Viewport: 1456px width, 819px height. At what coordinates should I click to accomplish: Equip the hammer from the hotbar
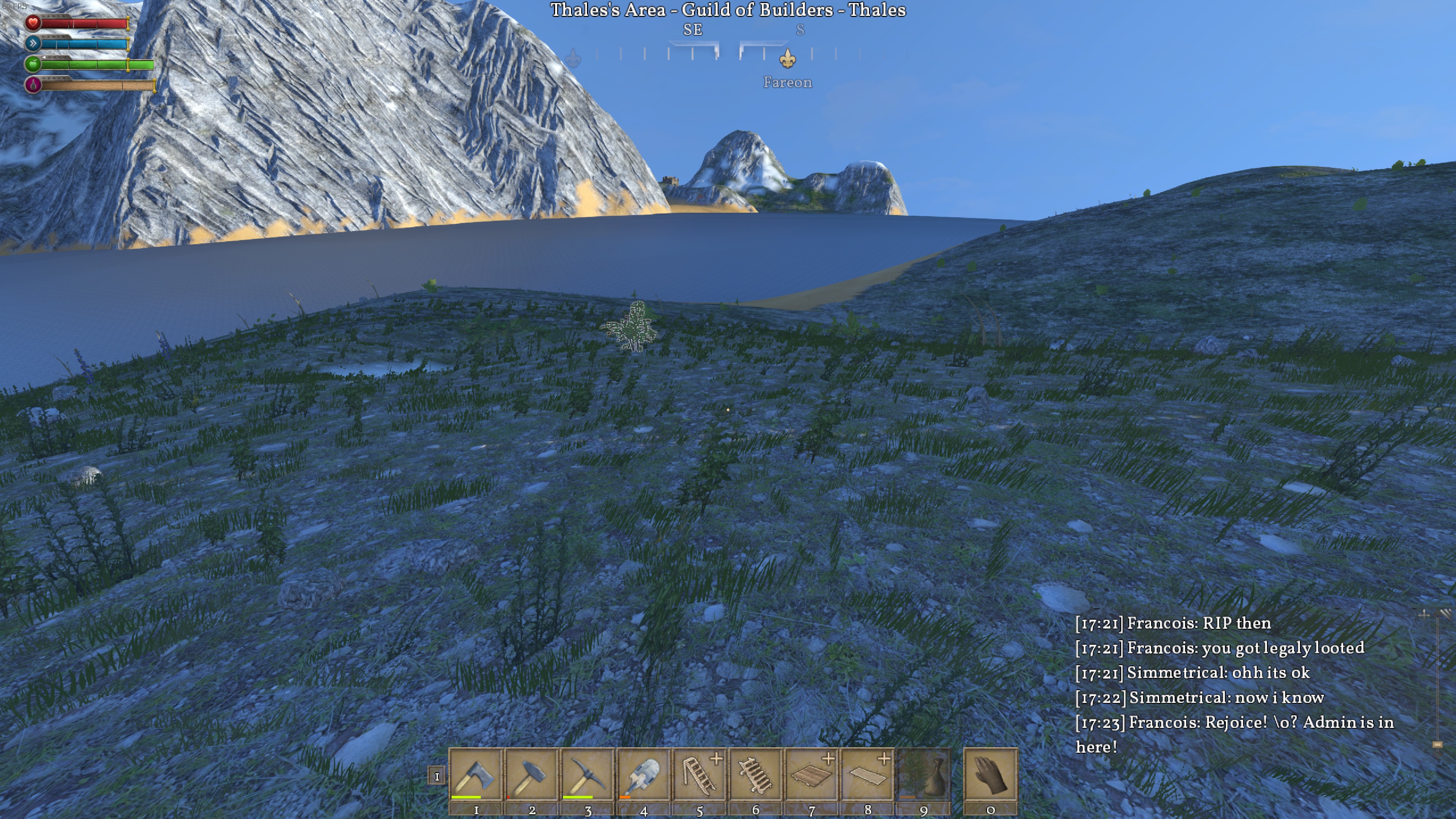pos(531,774)
